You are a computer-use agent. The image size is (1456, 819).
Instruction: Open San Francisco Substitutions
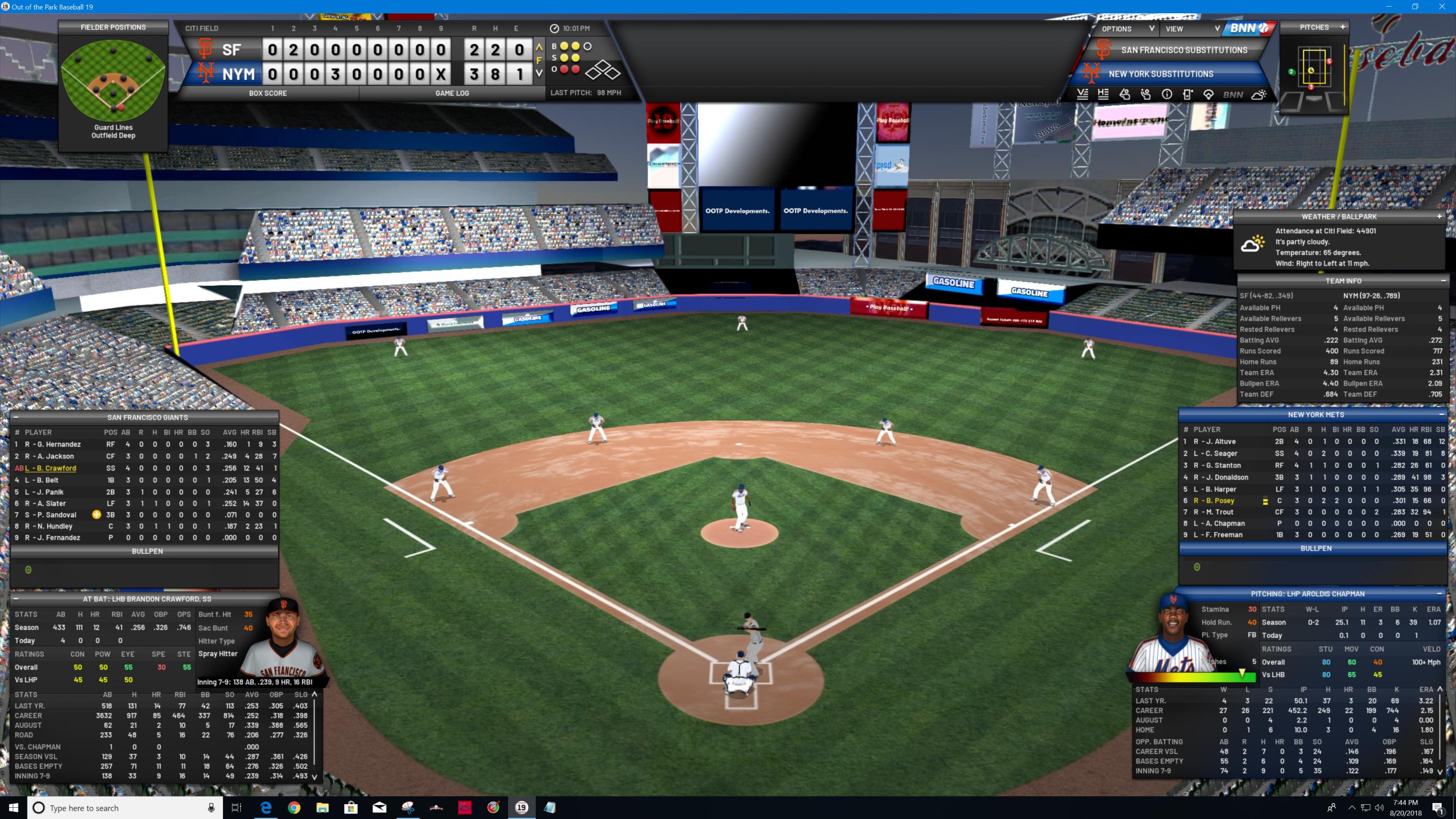[x=1183, y=51]
